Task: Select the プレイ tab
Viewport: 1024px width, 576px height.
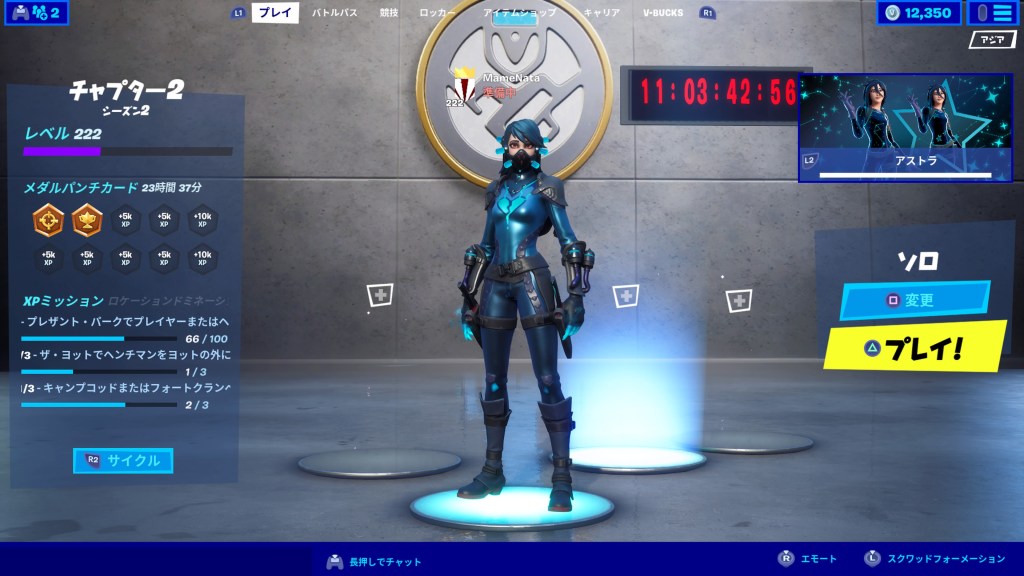Action: click(275, 13)
